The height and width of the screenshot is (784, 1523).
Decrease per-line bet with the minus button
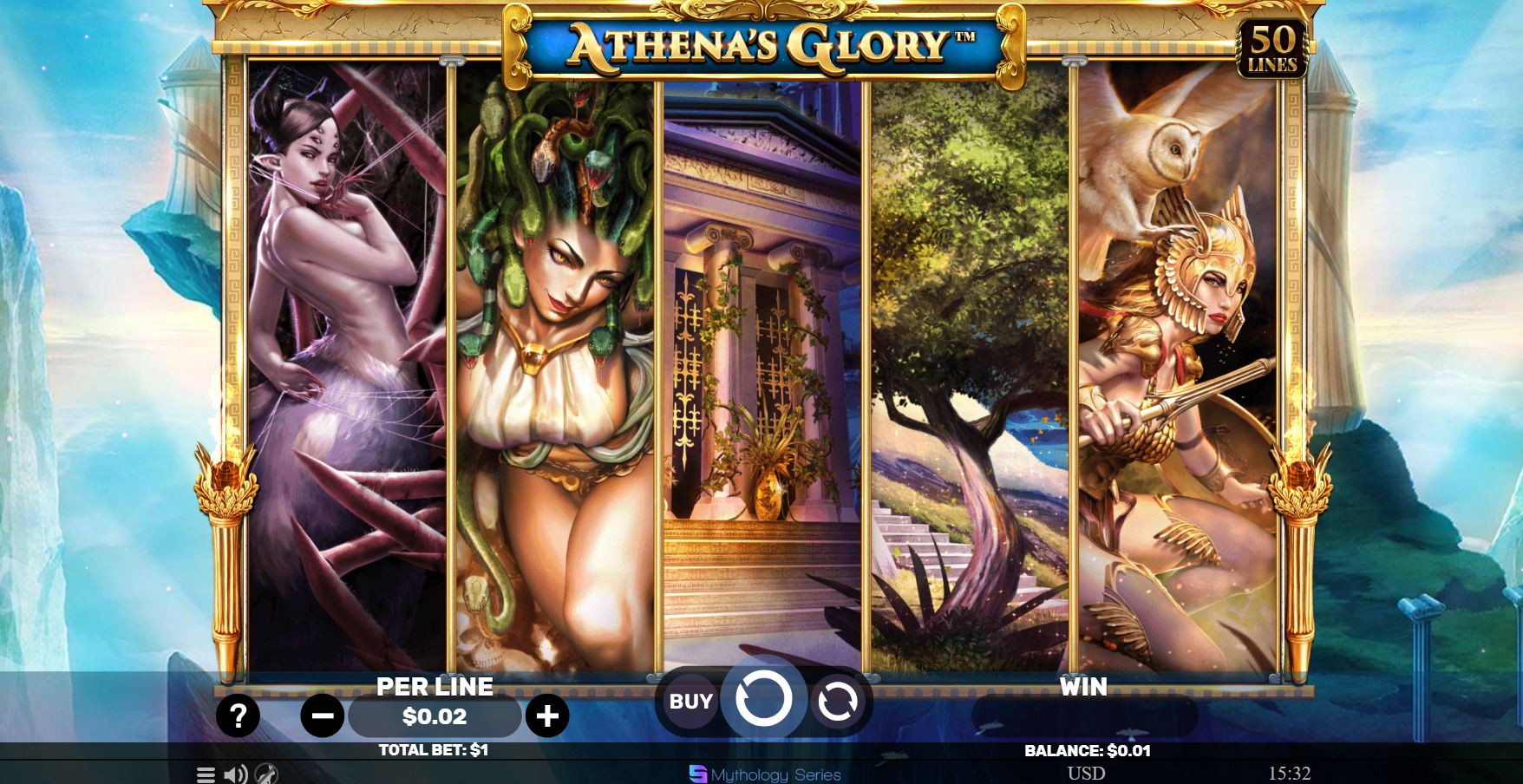pyautogui.click(x=321, y=716)
